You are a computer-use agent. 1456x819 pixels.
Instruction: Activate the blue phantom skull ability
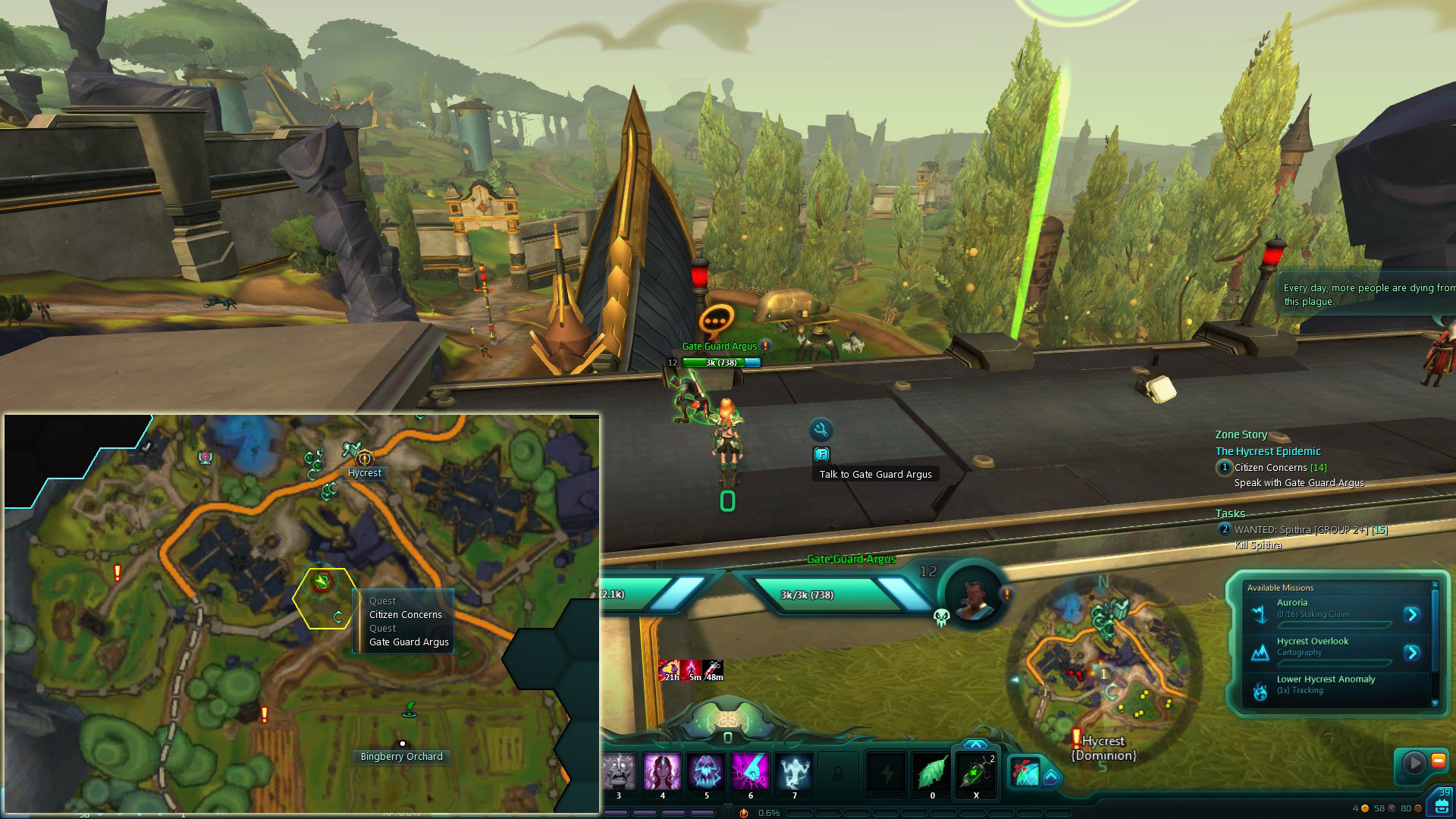tap(706, 772)
